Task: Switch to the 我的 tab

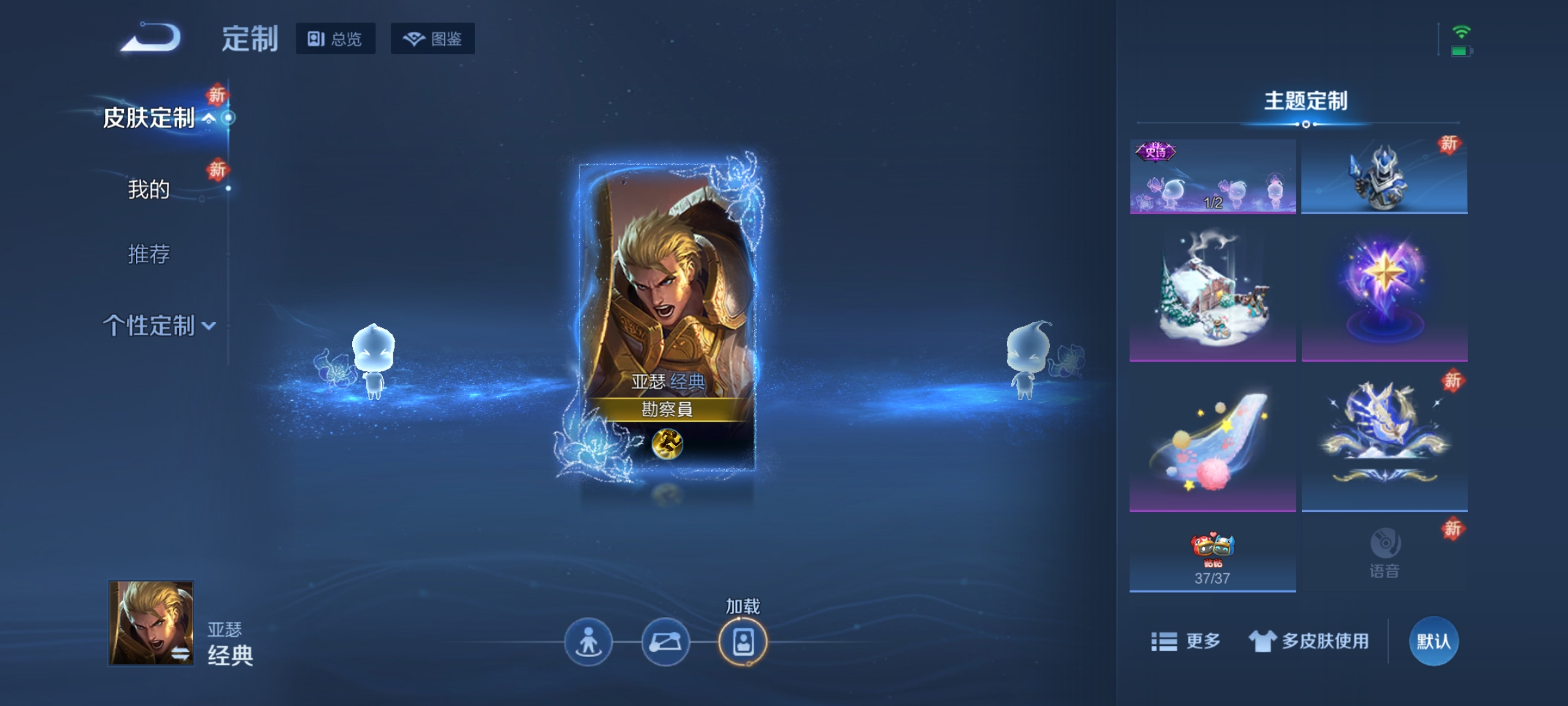Action: click(x=149, y=190)
